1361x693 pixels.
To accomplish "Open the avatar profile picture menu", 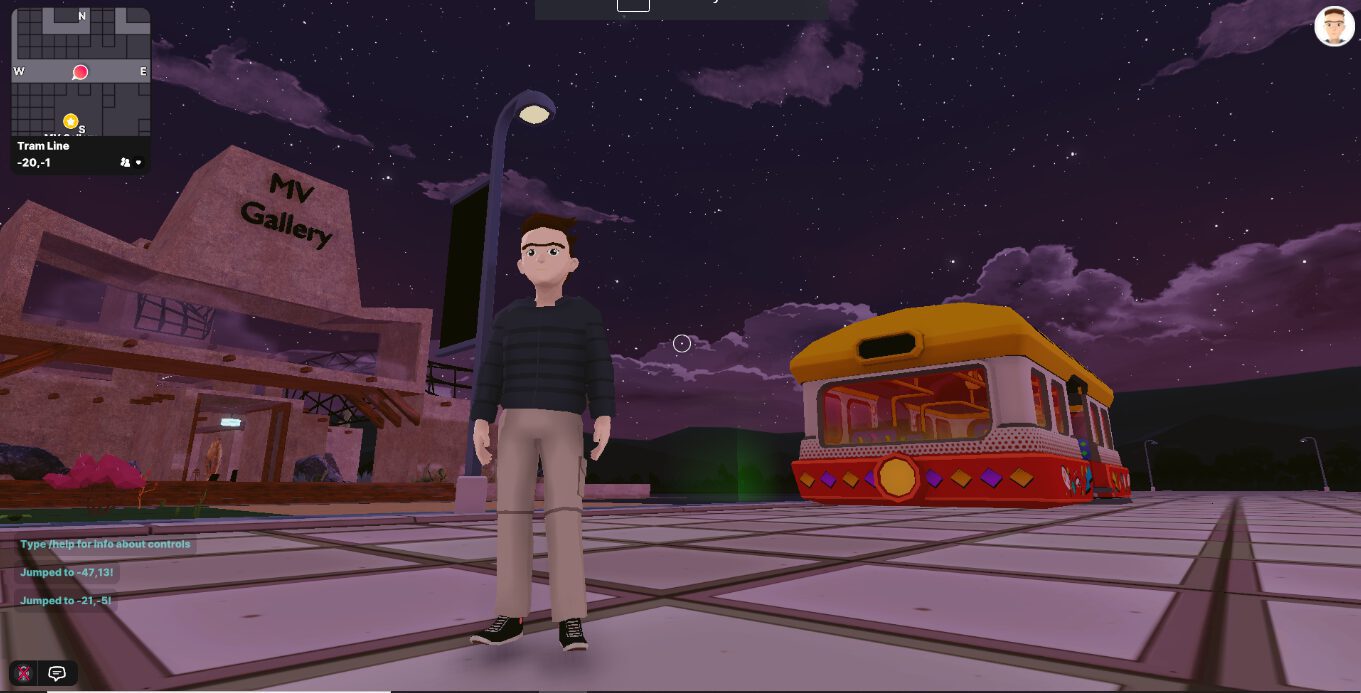I will [x=1334, y=27].
